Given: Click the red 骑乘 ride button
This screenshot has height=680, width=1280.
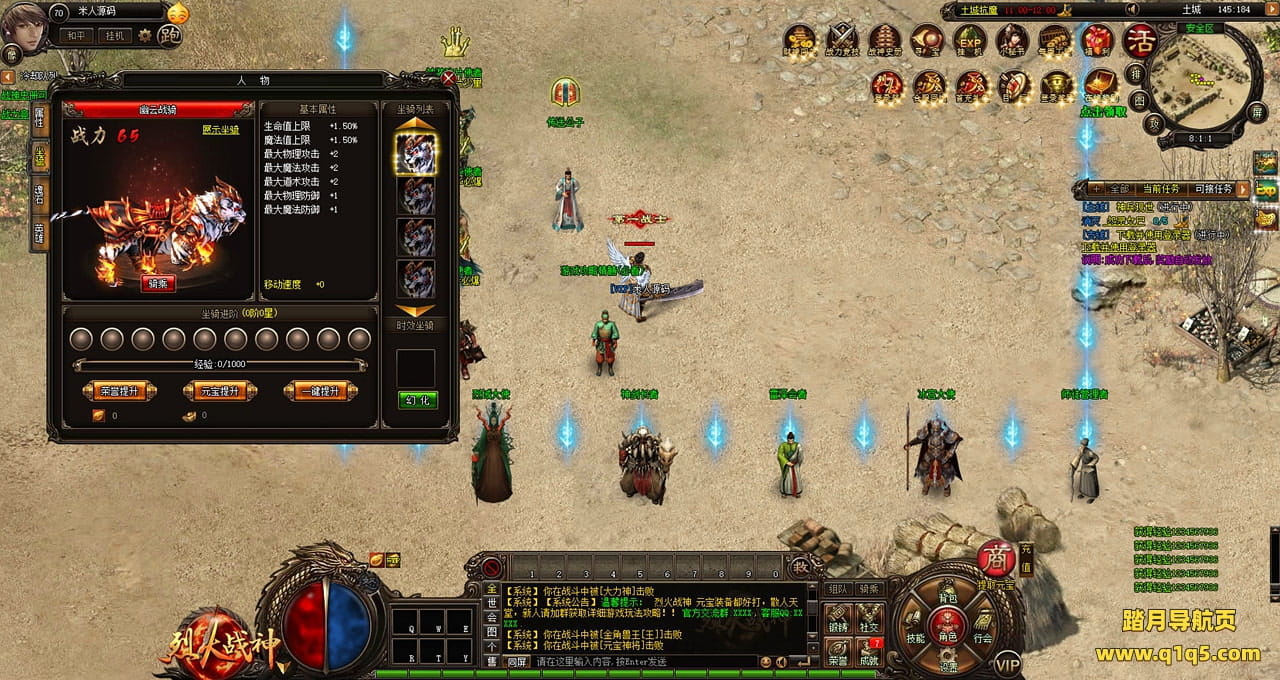Looking at the screenshot, I should click(x=157, y=283).
